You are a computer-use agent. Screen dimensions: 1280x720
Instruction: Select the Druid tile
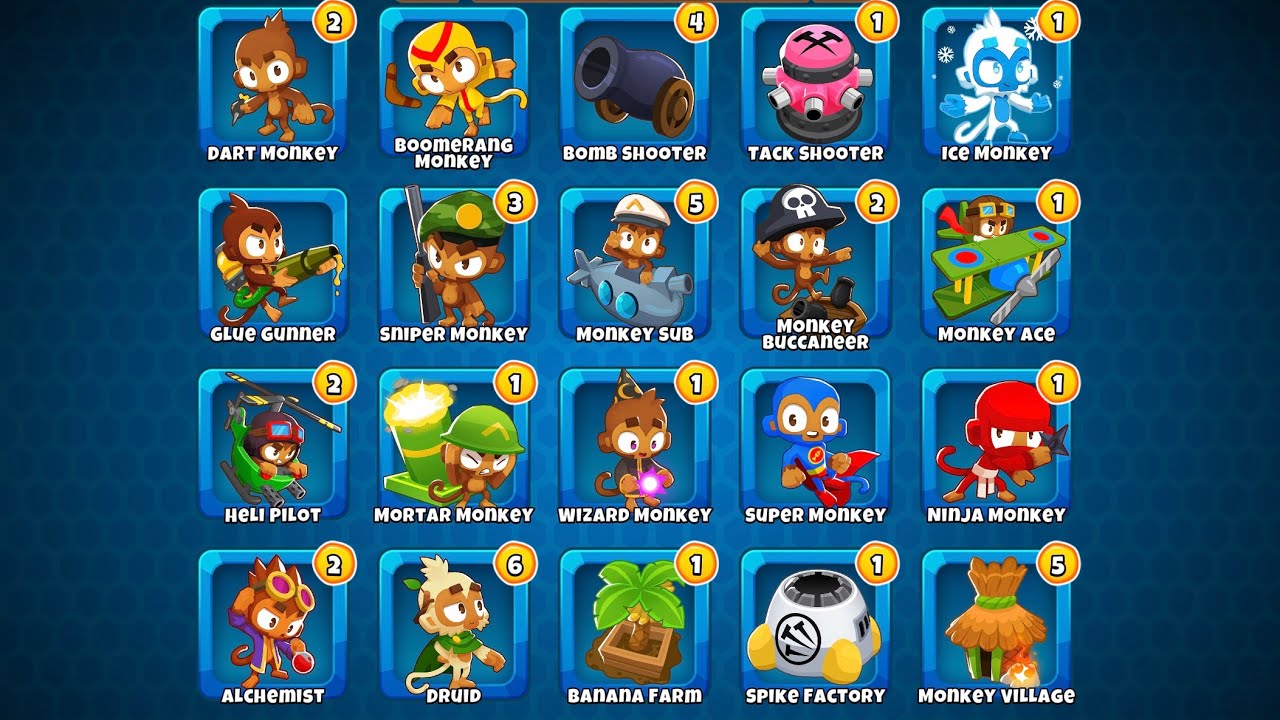click(x=453, y=625)
